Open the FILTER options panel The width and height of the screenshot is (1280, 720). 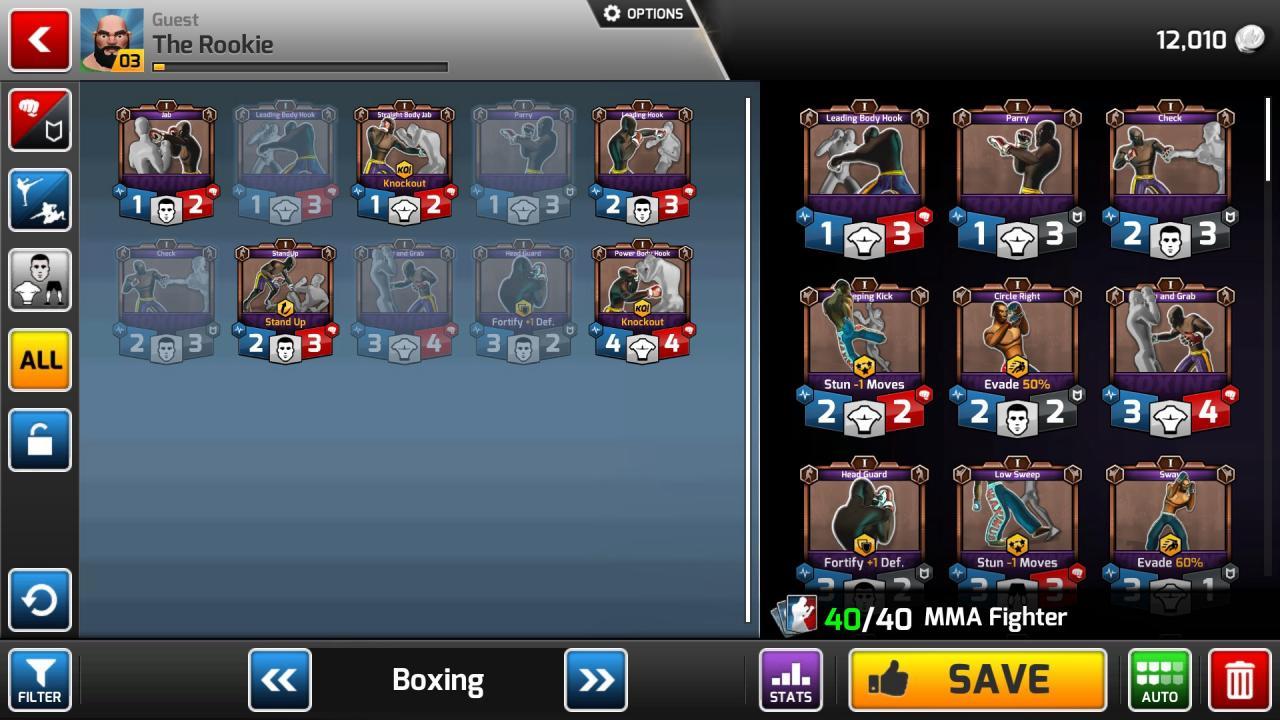[x=40, y=679]
